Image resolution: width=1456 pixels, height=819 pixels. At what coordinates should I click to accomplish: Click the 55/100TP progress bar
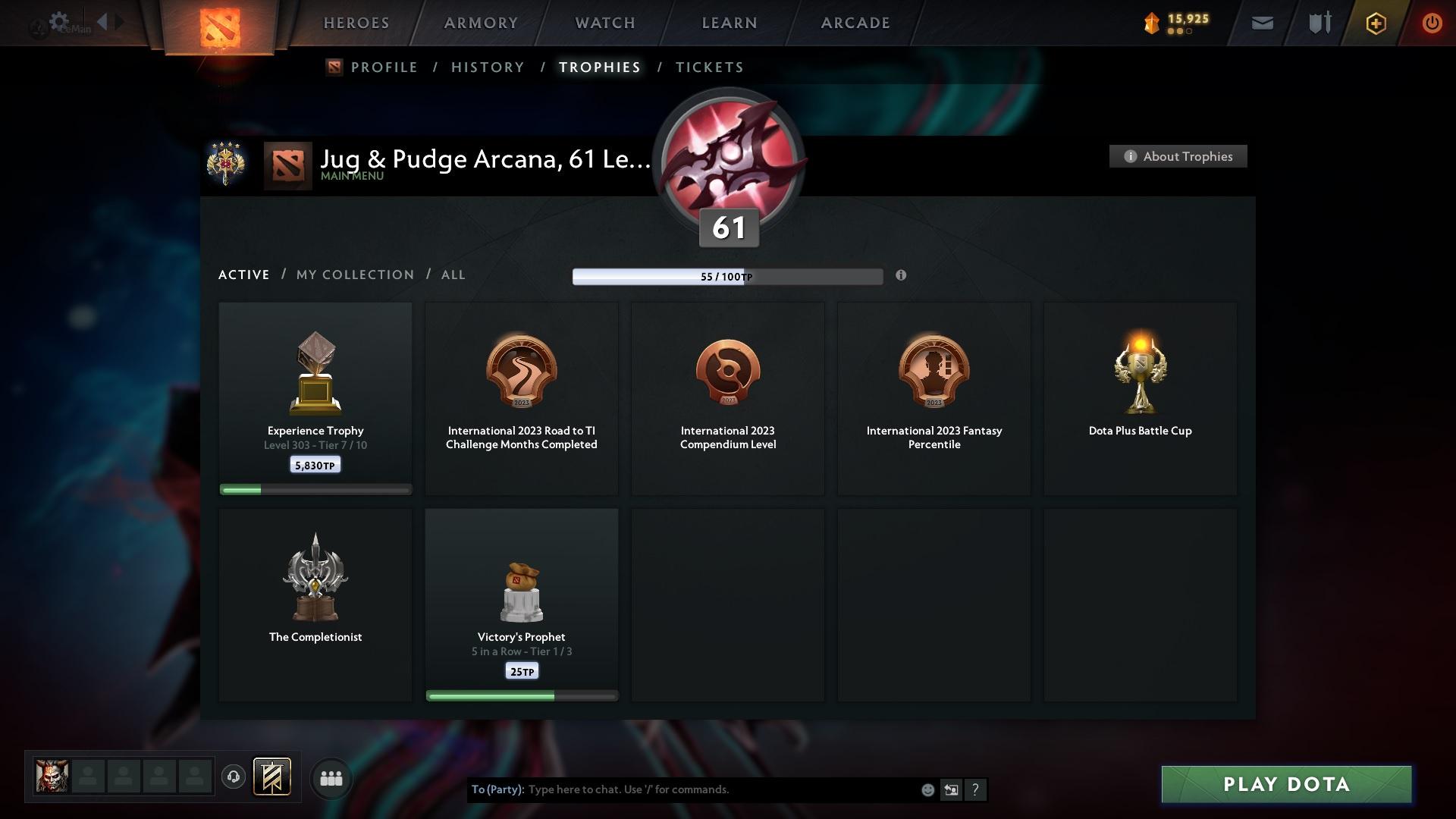[x=728, y=276]
